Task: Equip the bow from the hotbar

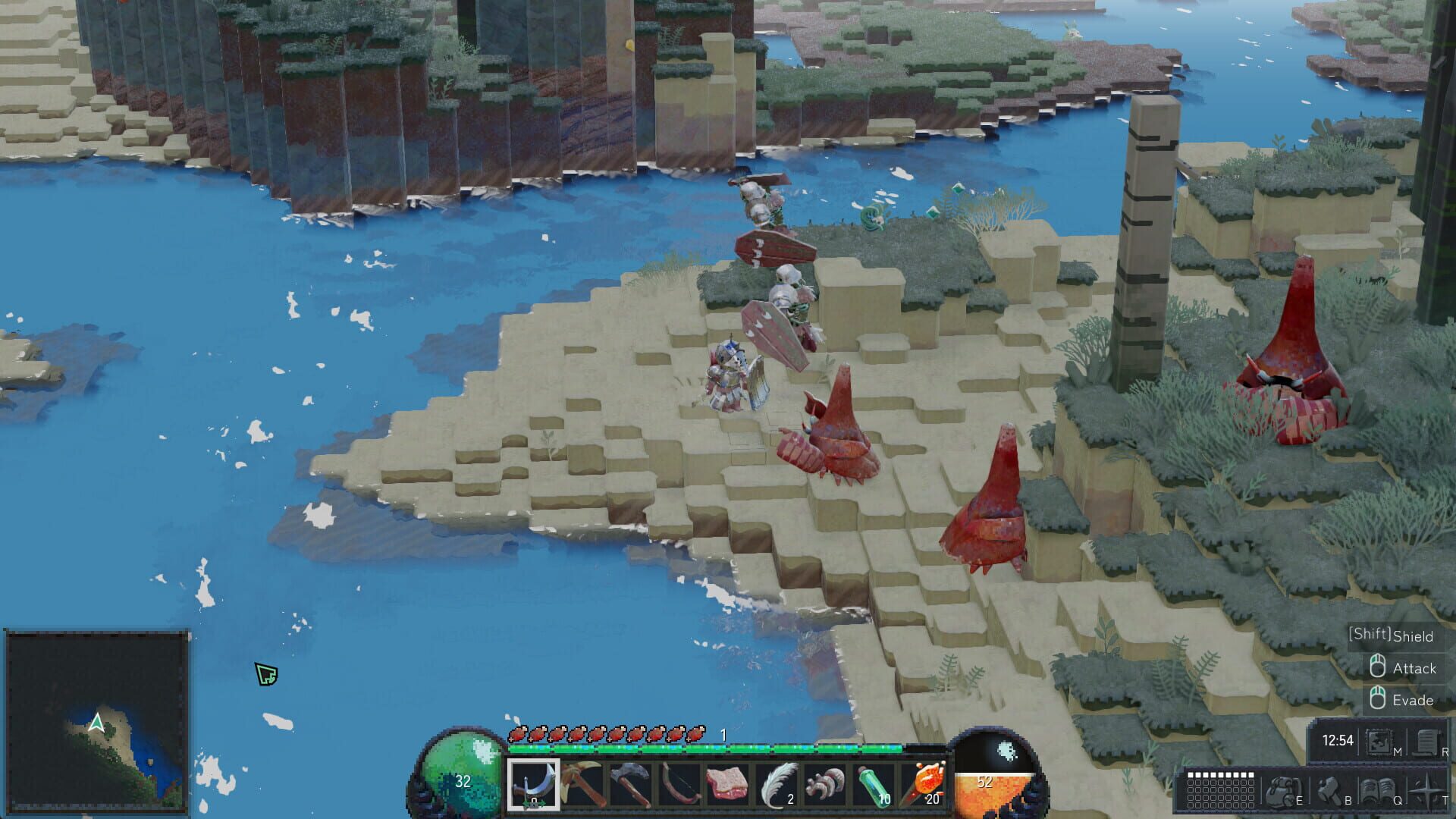Action: point(679,787)
